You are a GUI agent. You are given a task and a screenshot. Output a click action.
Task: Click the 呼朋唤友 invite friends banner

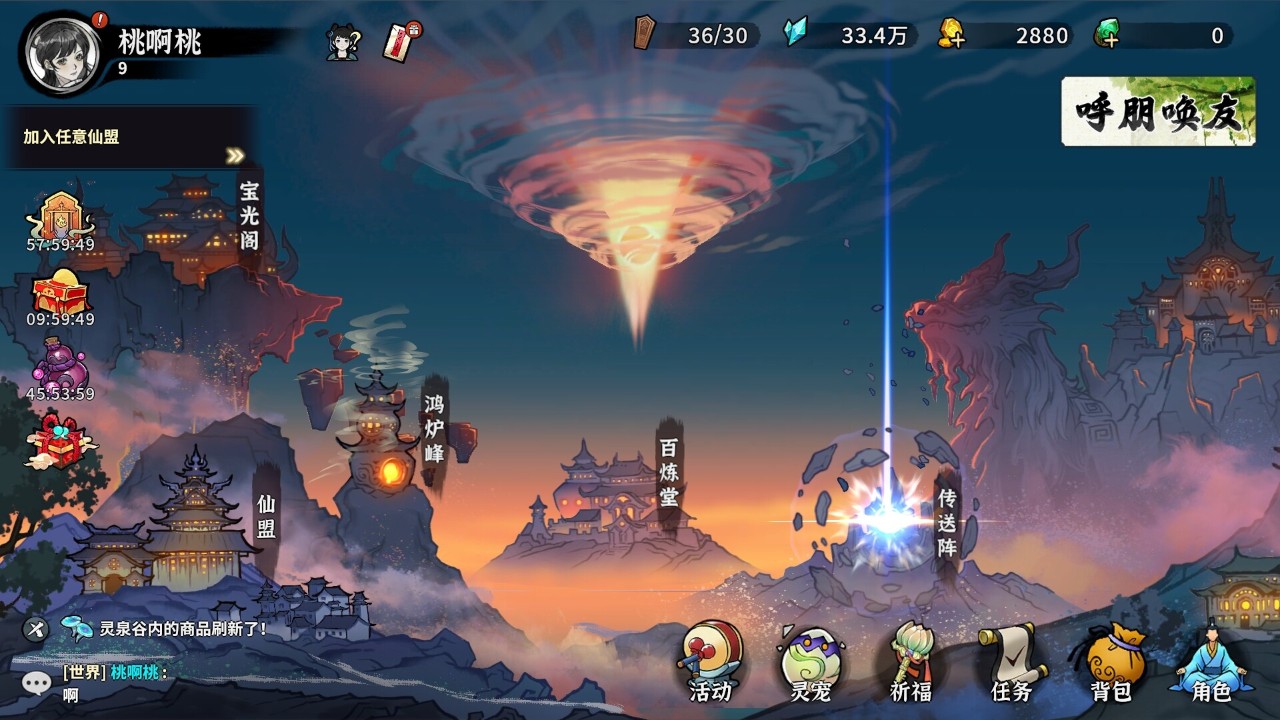coord(1158,111)
